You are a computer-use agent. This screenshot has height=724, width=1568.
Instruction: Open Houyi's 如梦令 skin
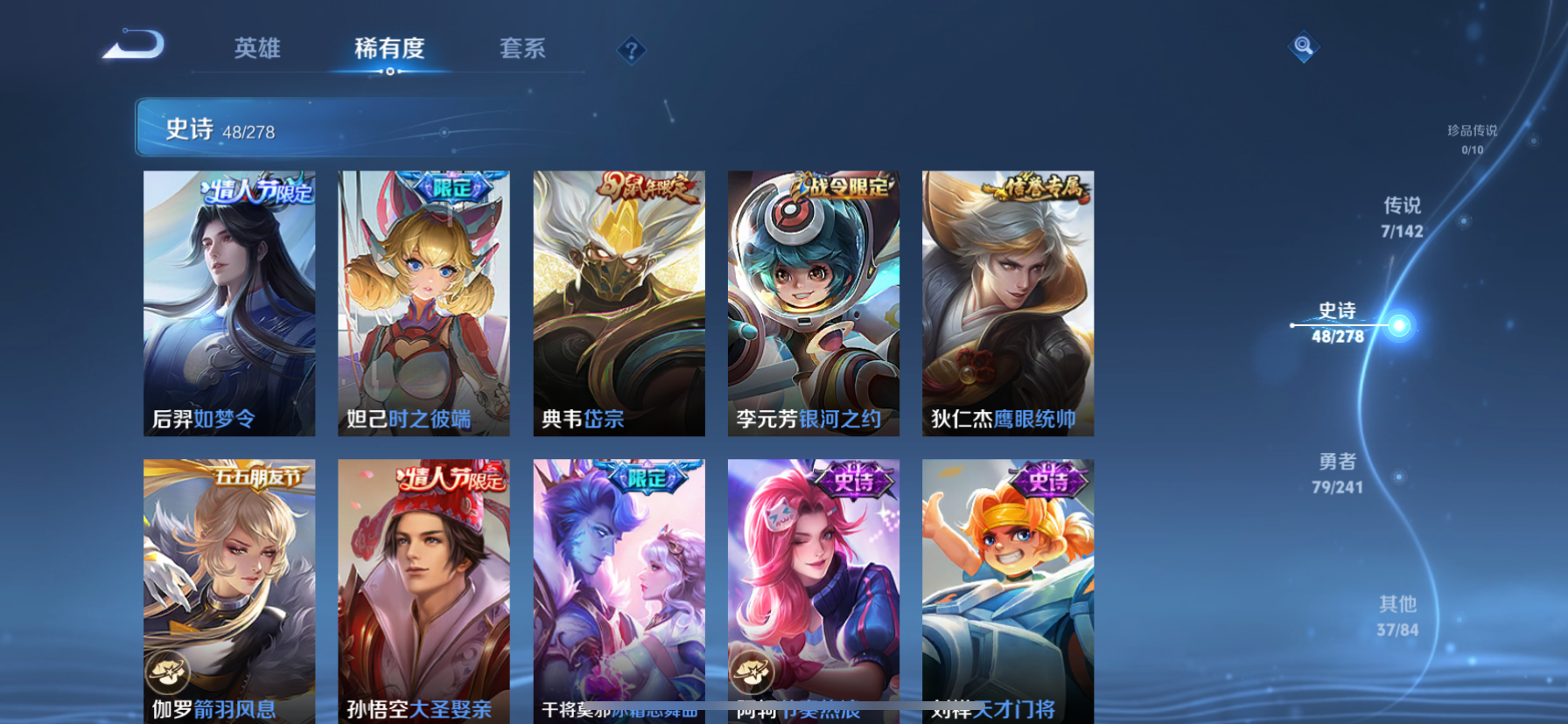[x=229, y=303]
